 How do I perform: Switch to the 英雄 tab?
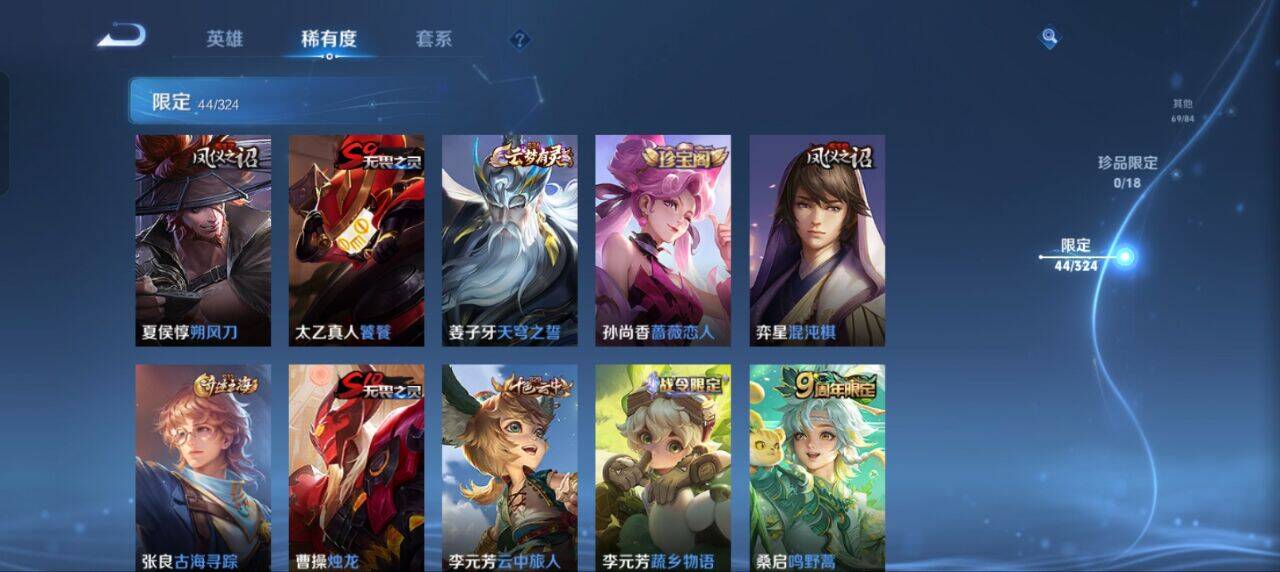pos(224,40)
